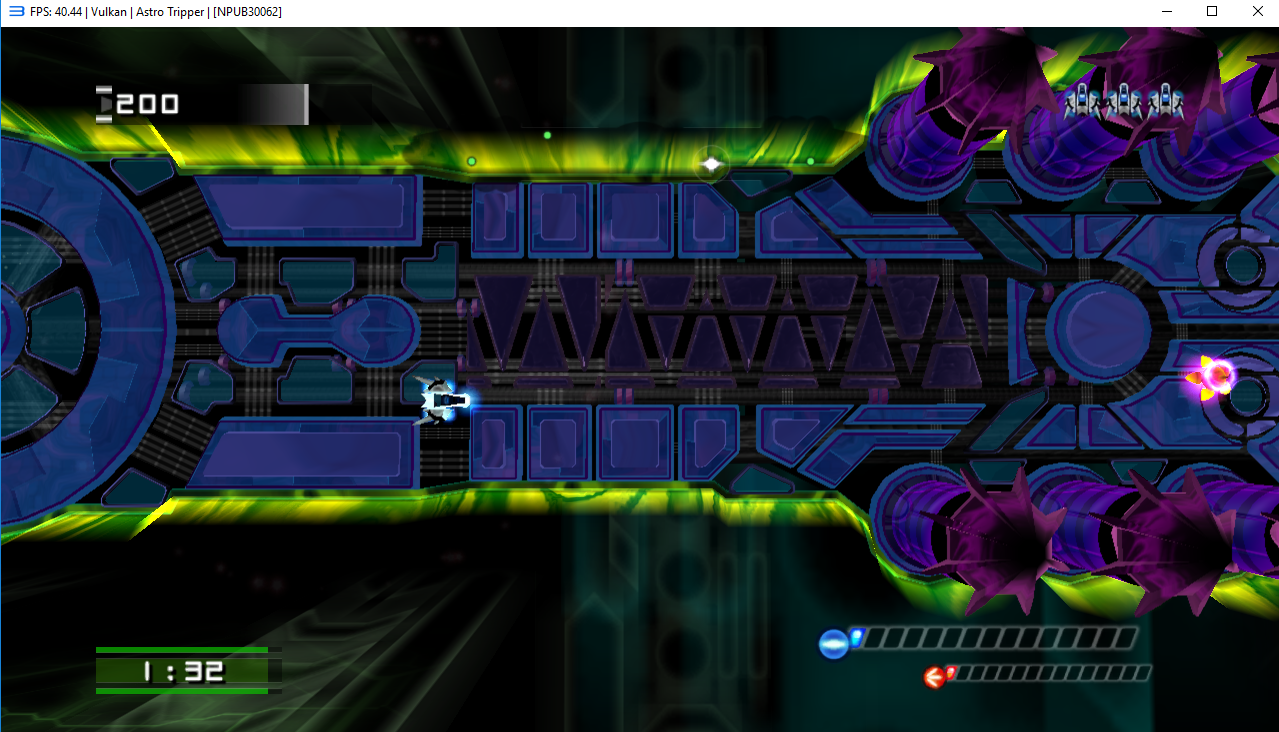Maximize the Astro Tripper window
The height and width of the screenshot is (732, 1279).
click(x=1212, y=11)
